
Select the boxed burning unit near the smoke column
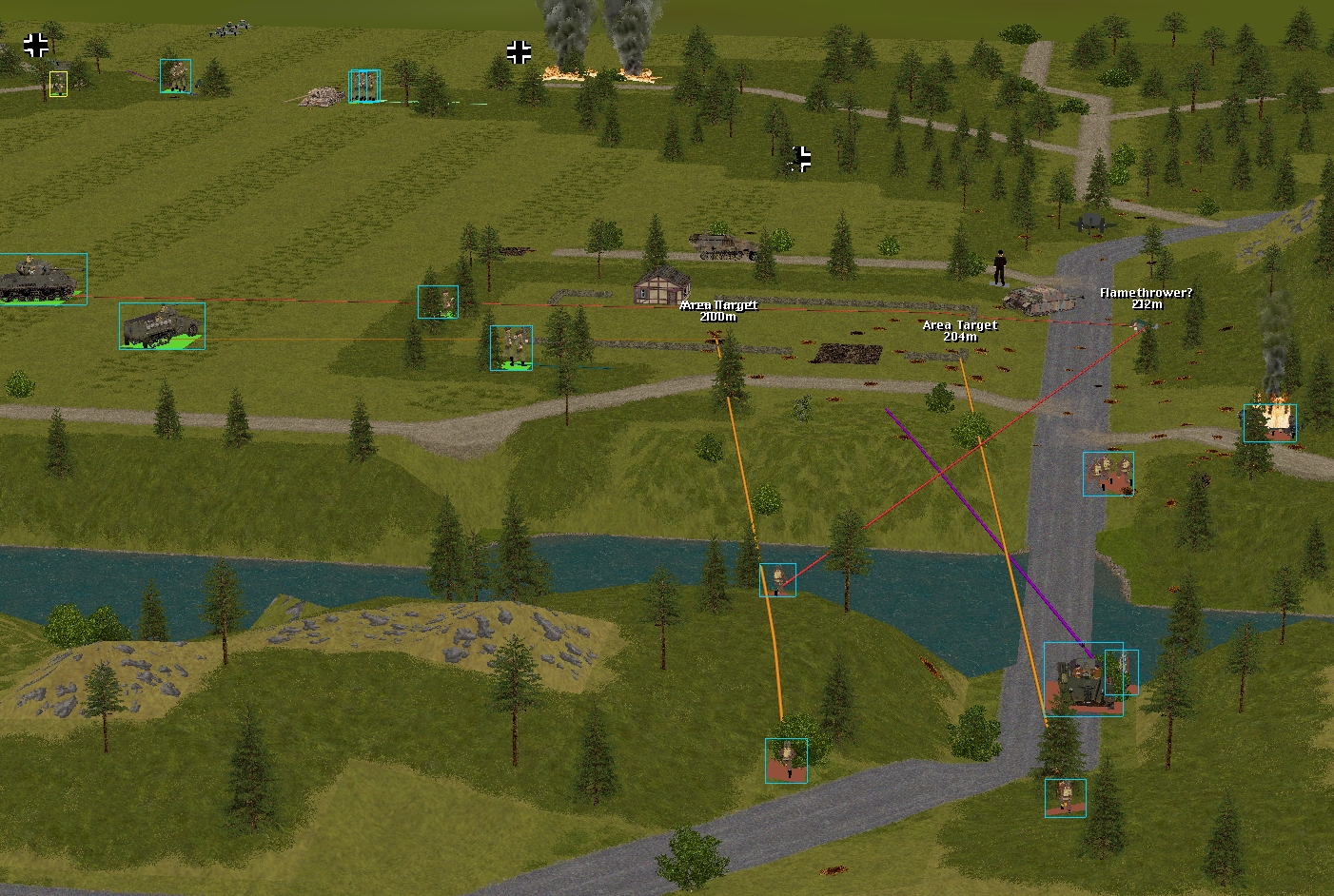1269,422
